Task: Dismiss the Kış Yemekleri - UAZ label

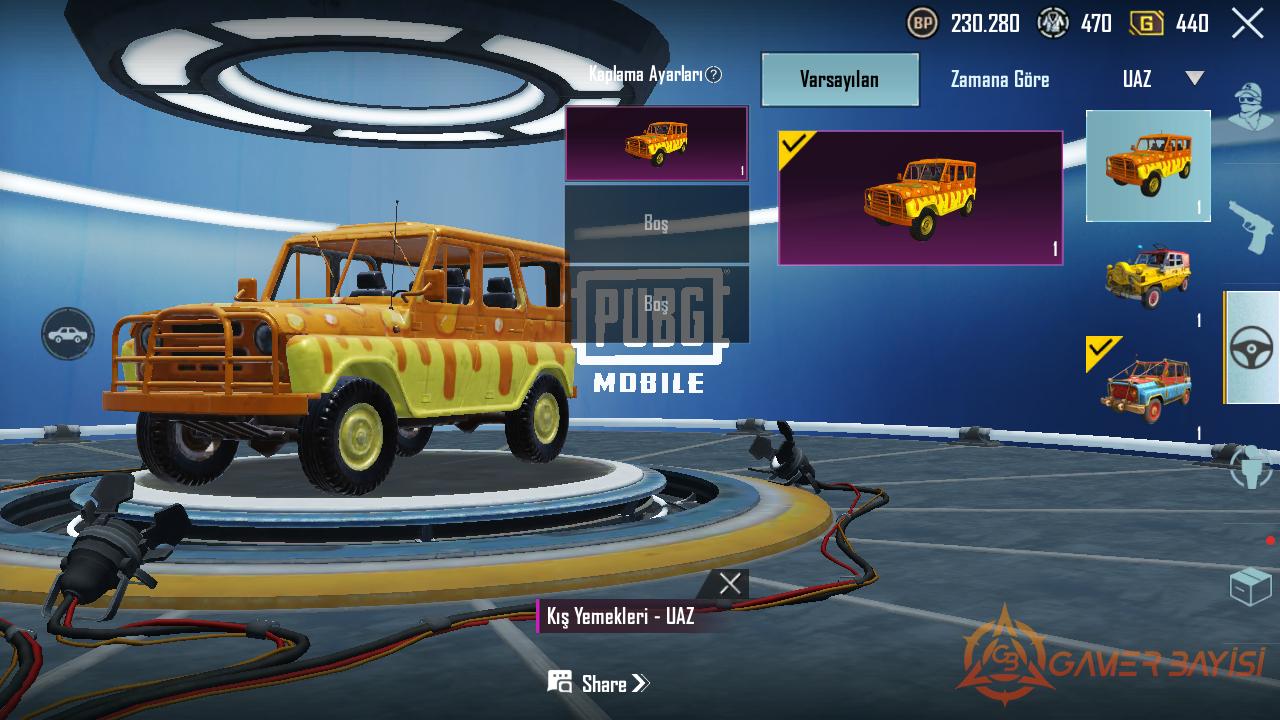Action: 730,584
